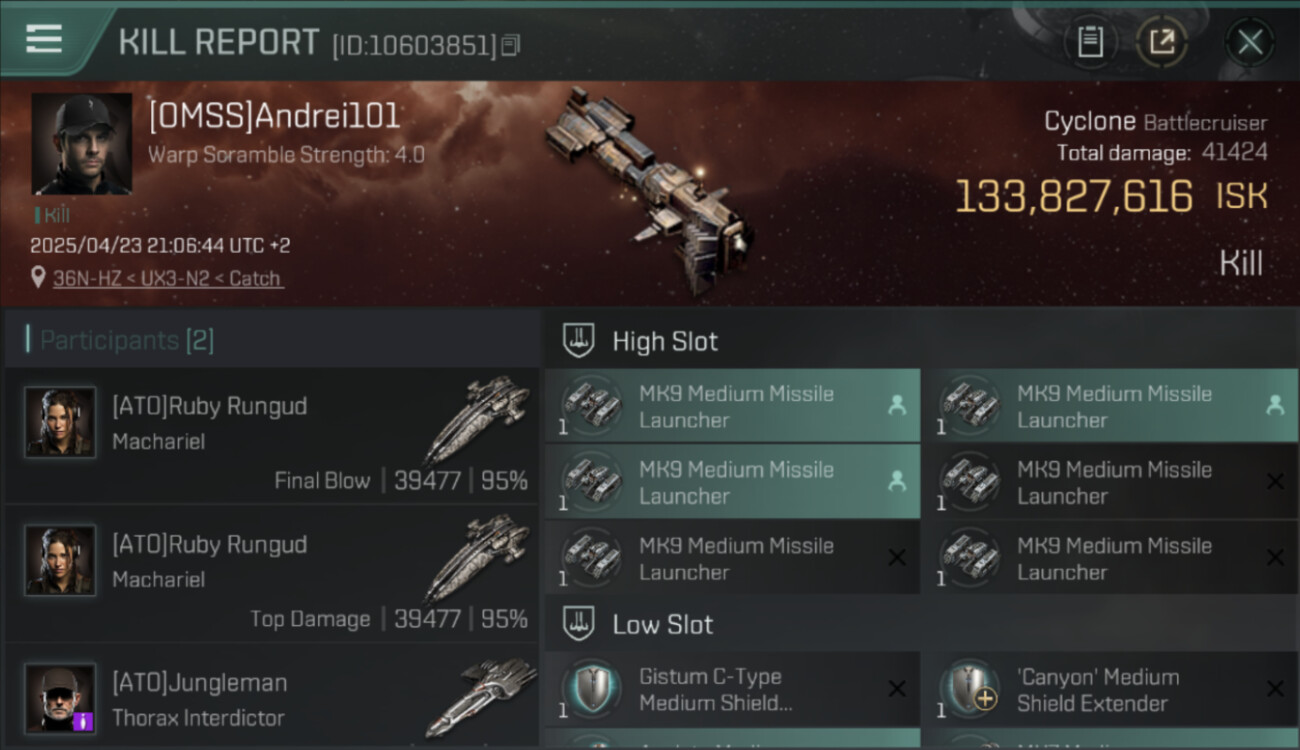Image resolution: width=1300 pixels, height=750 pixels.
Task: Select the Top Damage Ruby Rungud entry
Action: tap(272, 574)
